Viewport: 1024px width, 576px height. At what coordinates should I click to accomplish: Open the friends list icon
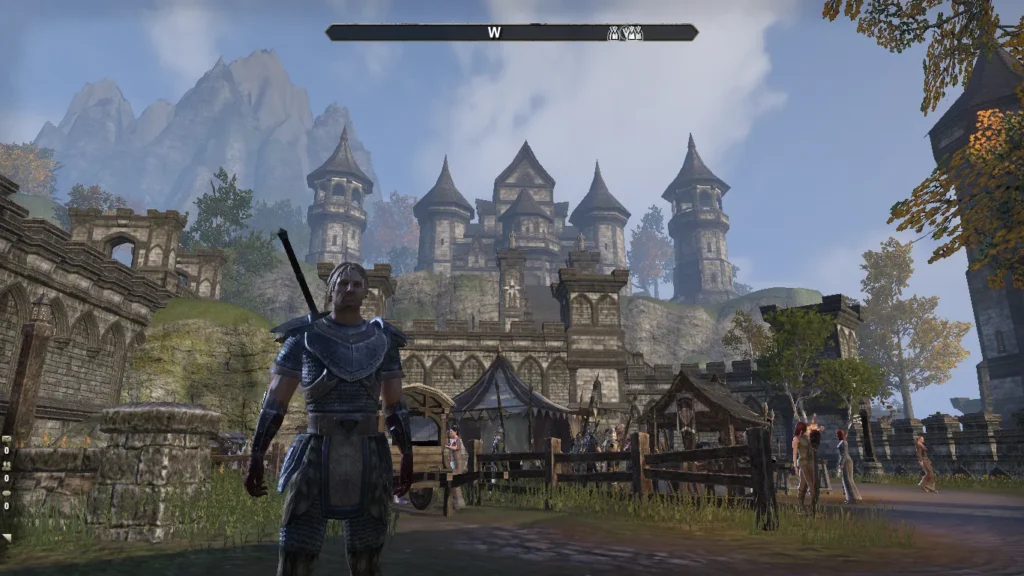click(6, 467)
